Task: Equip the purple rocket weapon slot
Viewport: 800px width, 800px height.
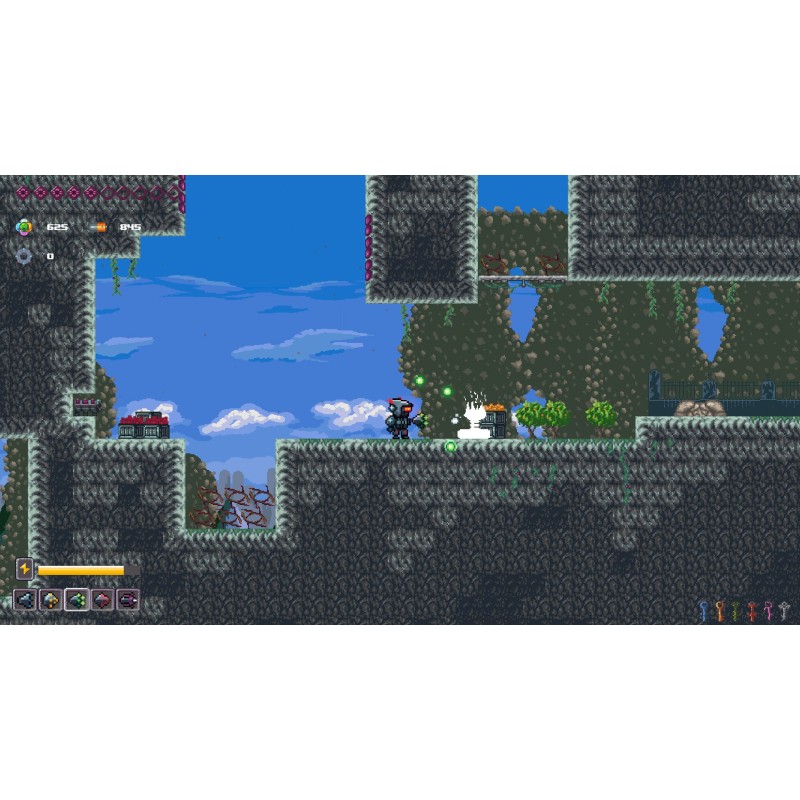Action: click(x=128, y=600)
